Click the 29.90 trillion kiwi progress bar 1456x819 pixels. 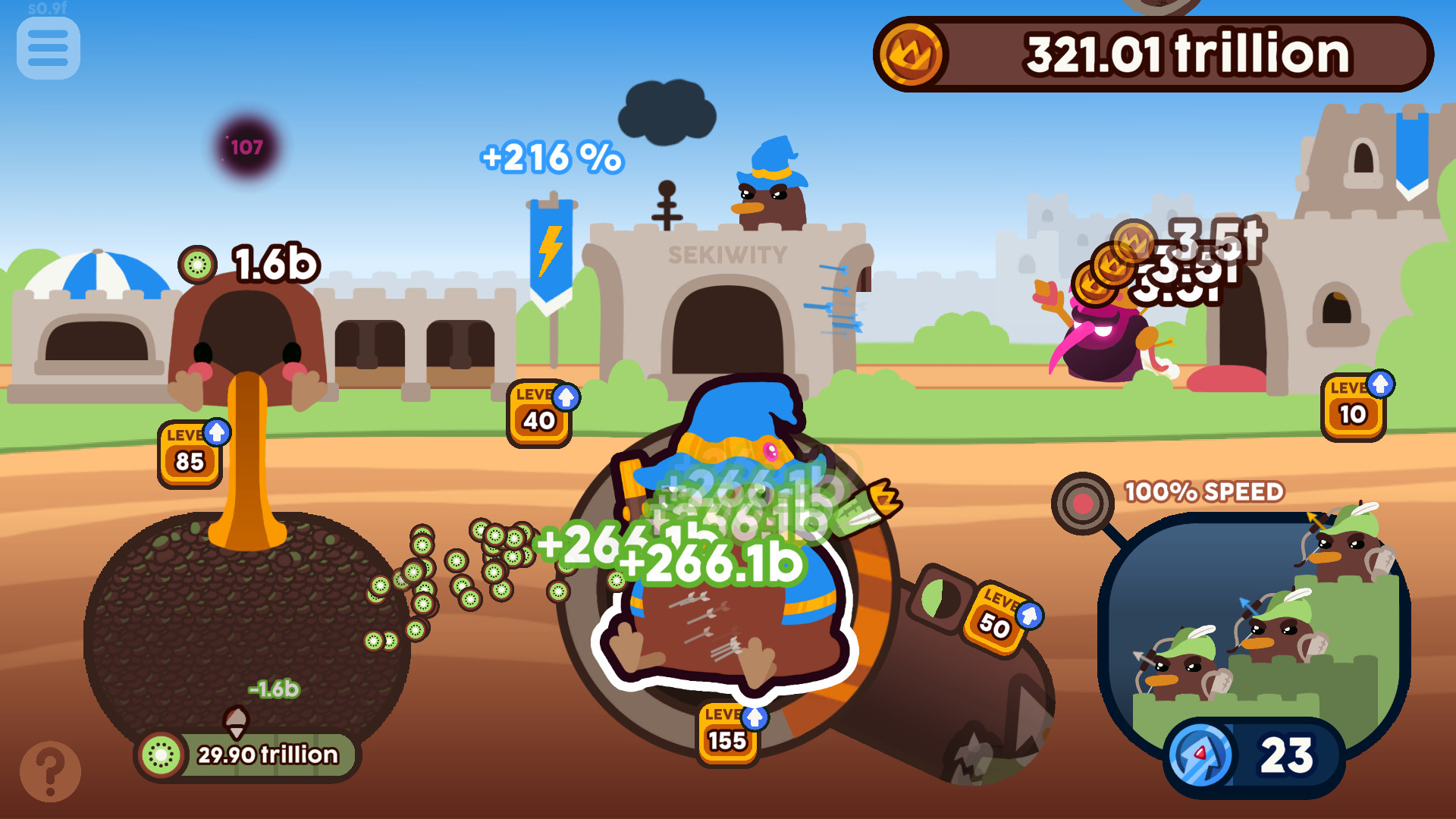[265, 753]
